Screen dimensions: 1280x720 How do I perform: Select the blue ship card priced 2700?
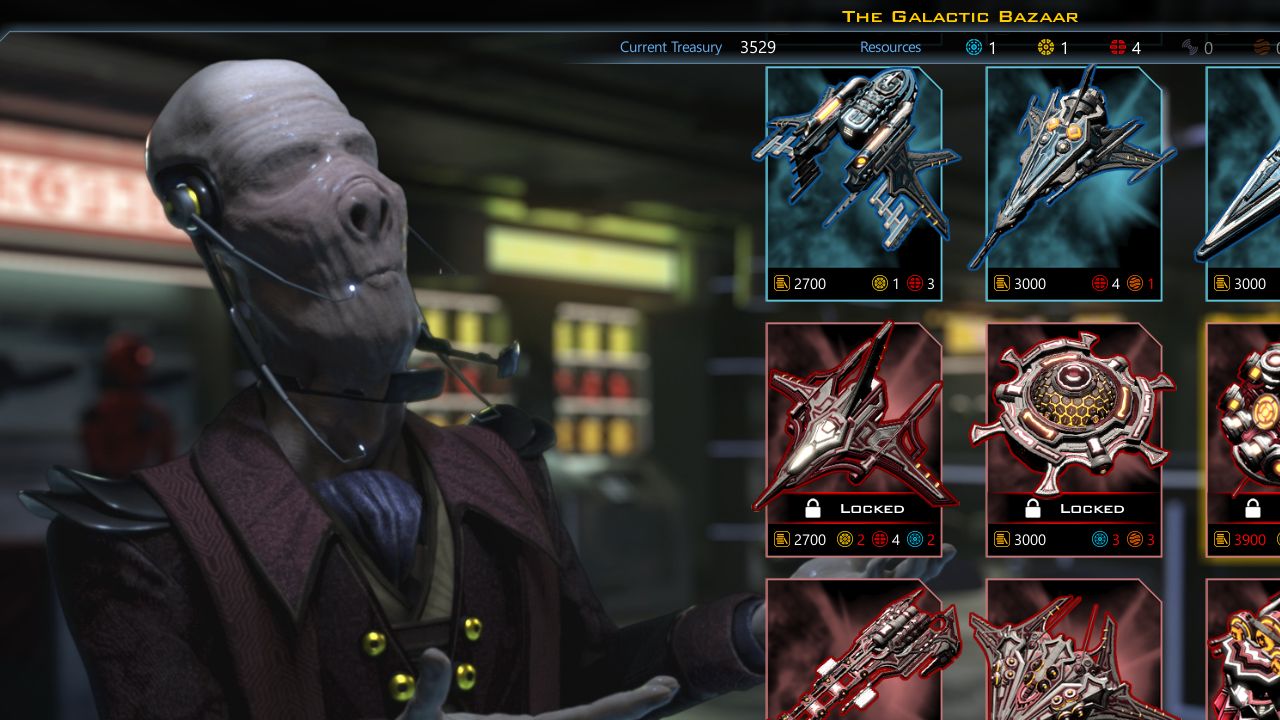click(854, 183)
